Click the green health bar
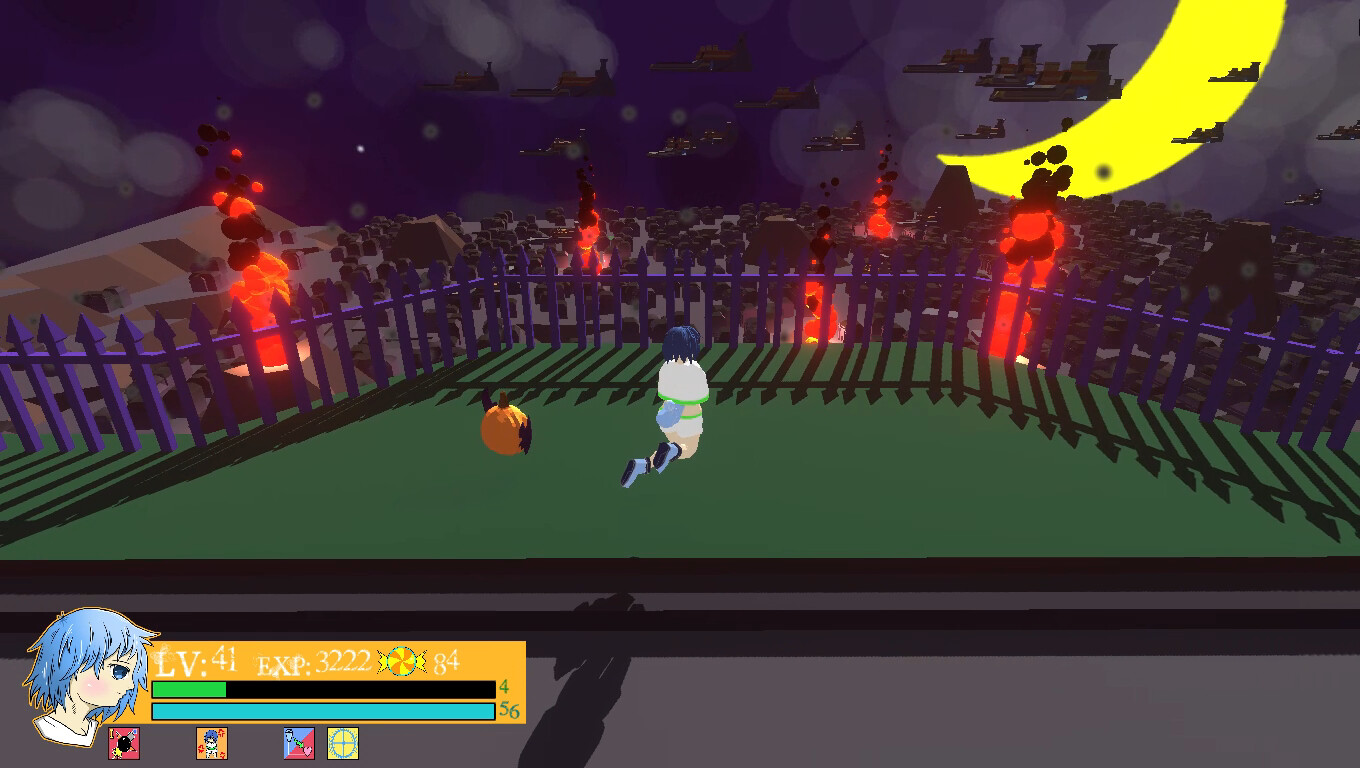Screen dimensions: 1360x768 (190, 690)
